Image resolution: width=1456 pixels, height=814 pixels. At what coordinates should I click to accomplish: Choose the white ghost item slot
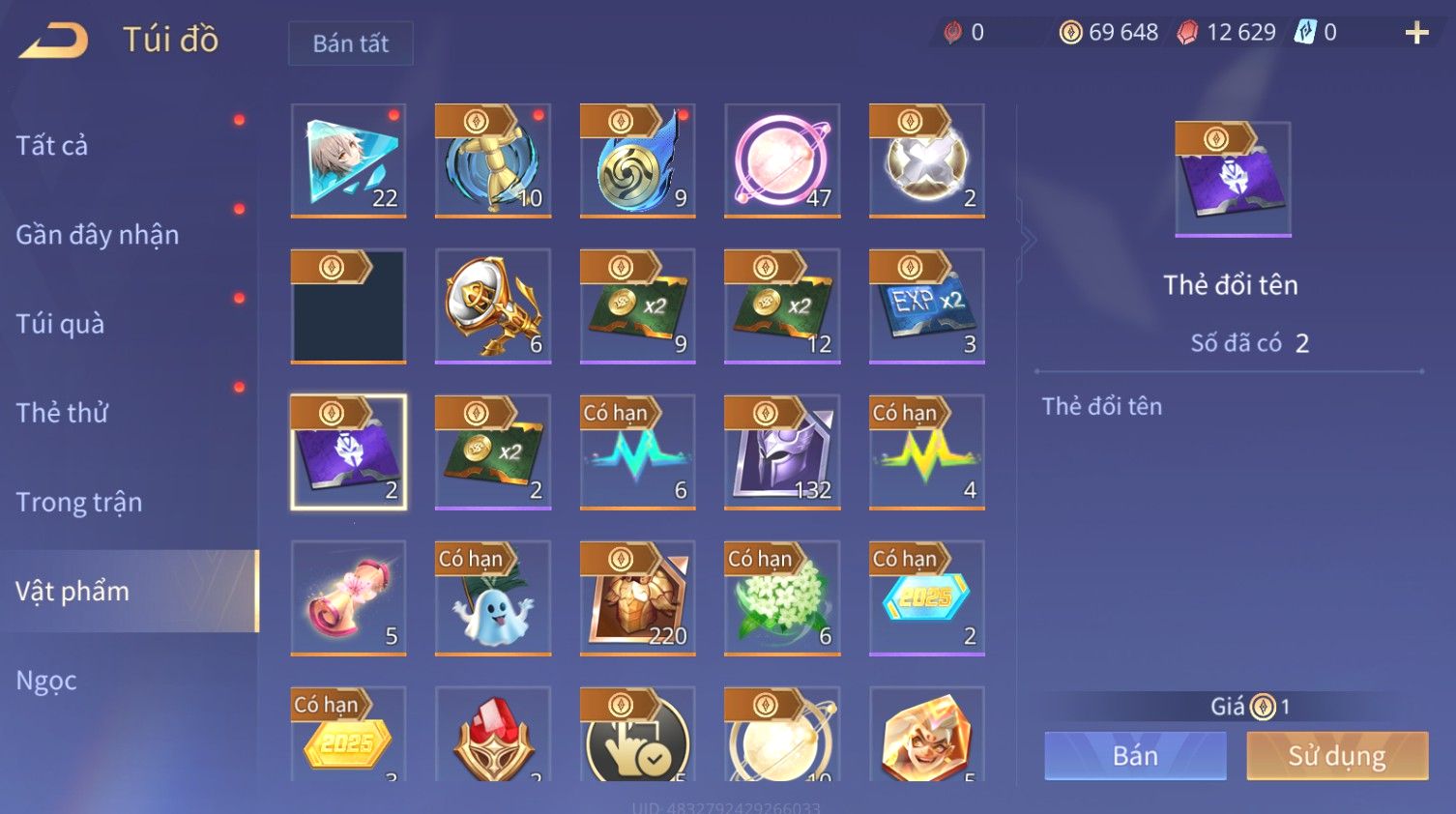pyautogui.click(x=493, y=597)
